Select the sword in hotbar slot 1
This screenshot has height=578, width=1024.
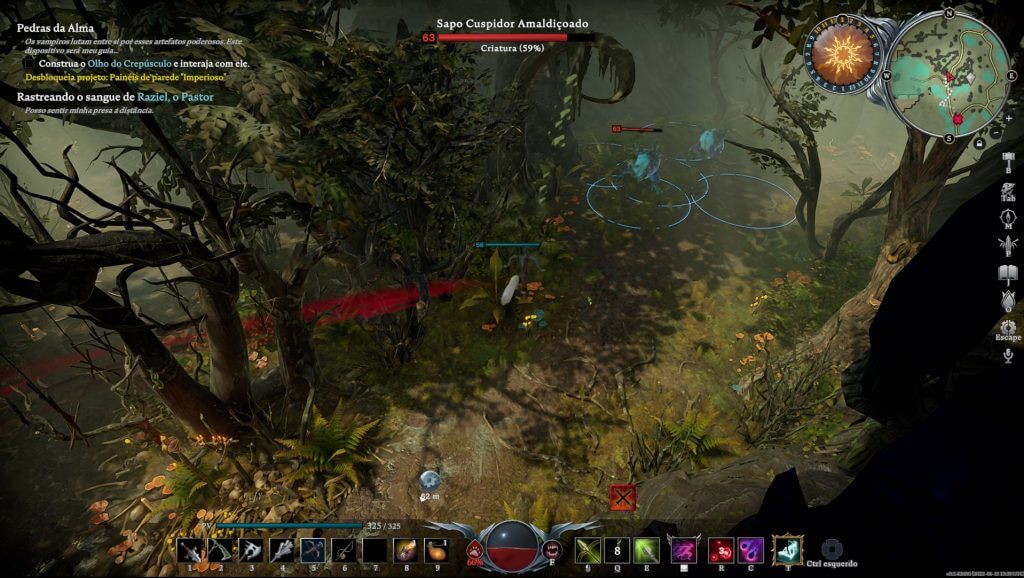point(189,550)
